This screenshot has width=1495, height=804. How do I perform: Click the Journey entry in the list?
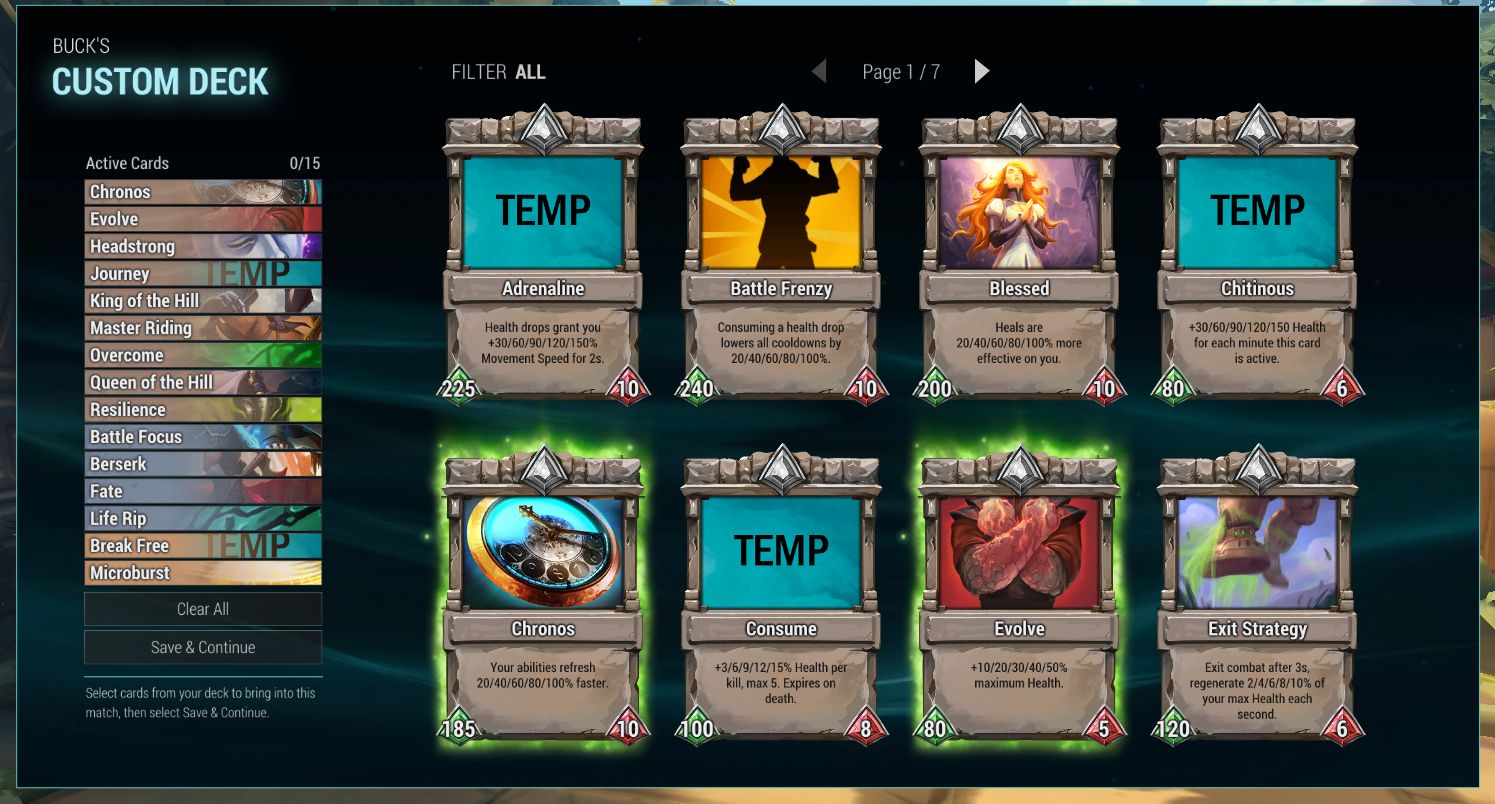(203, 273)
